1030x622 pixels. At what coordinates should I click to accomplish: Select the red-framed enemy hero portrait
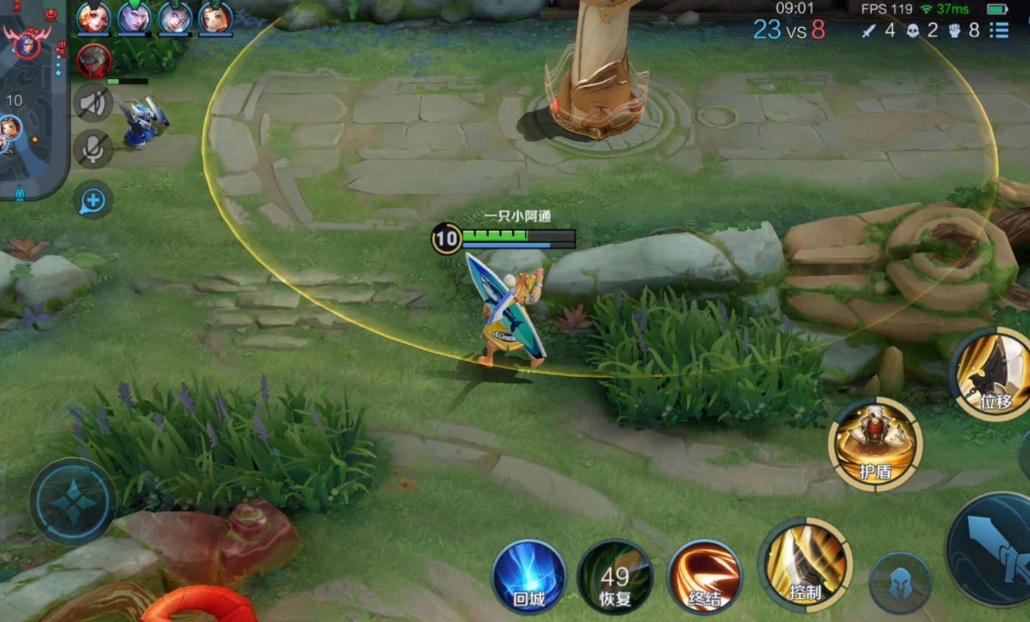click(x=94, y=59)
